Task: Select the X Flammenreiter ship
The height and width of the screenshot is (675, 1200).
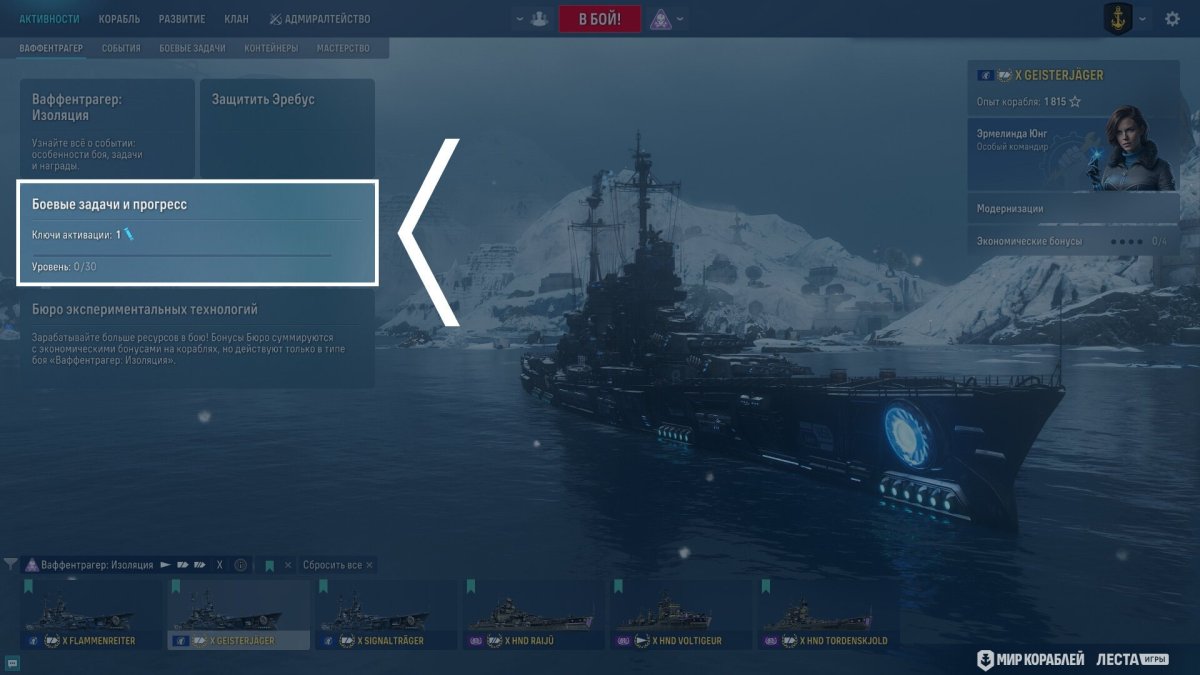Action: pyautogui.click(x=91, y=614)
